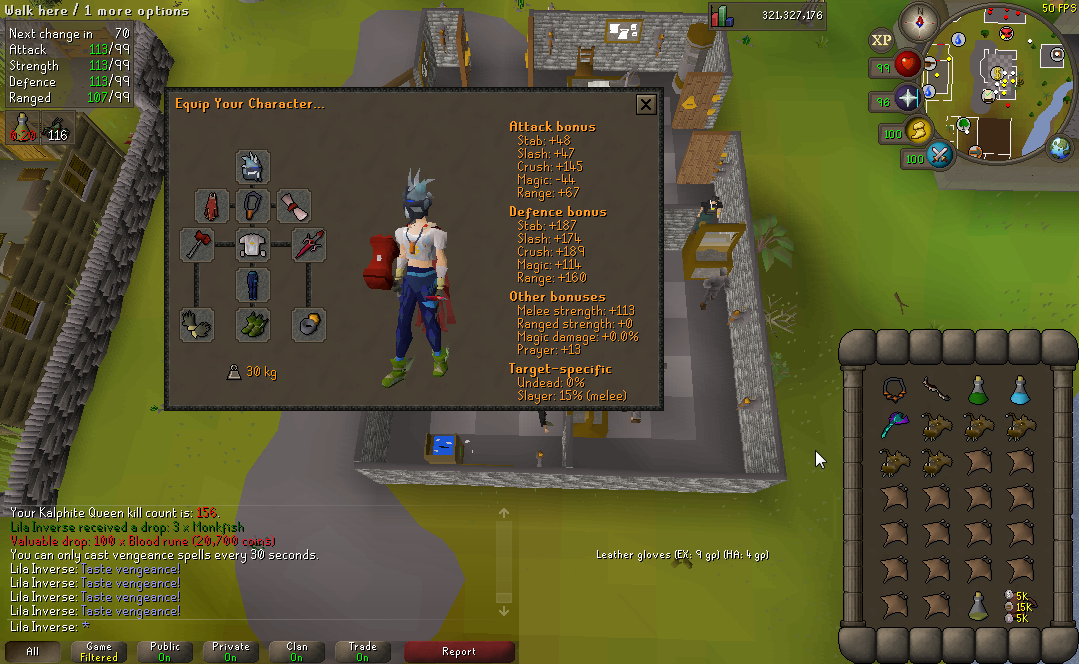Click the blue legs equipment slot

coord(252,284)
